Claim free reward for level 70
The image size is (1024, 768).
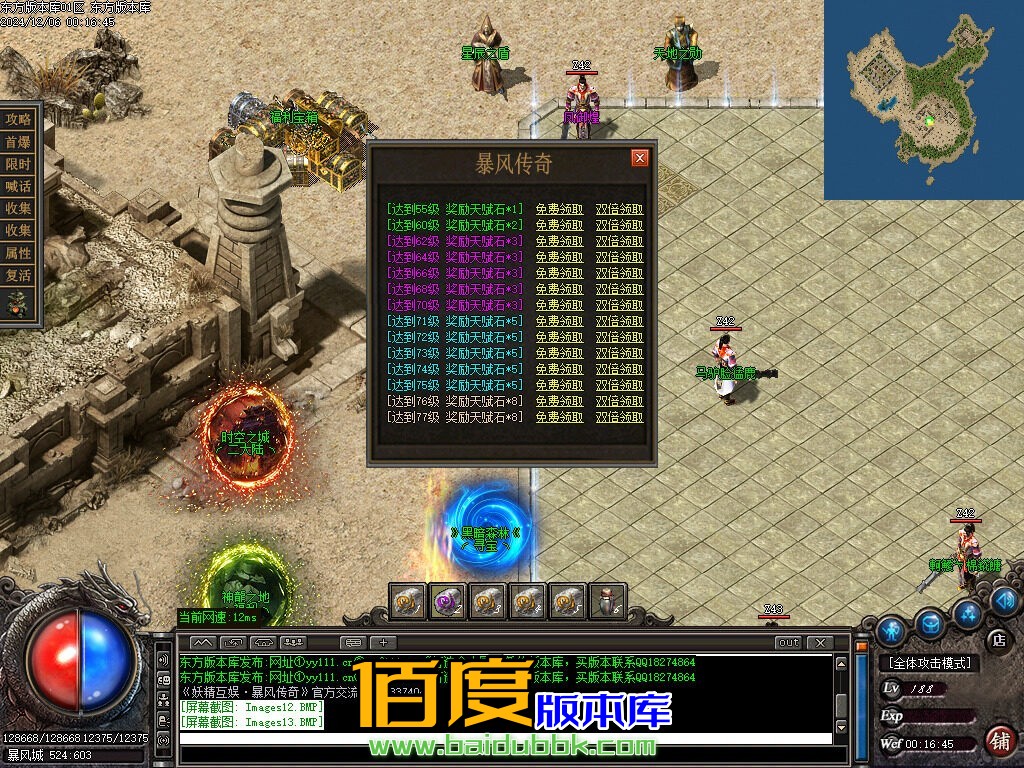[559, 305]
